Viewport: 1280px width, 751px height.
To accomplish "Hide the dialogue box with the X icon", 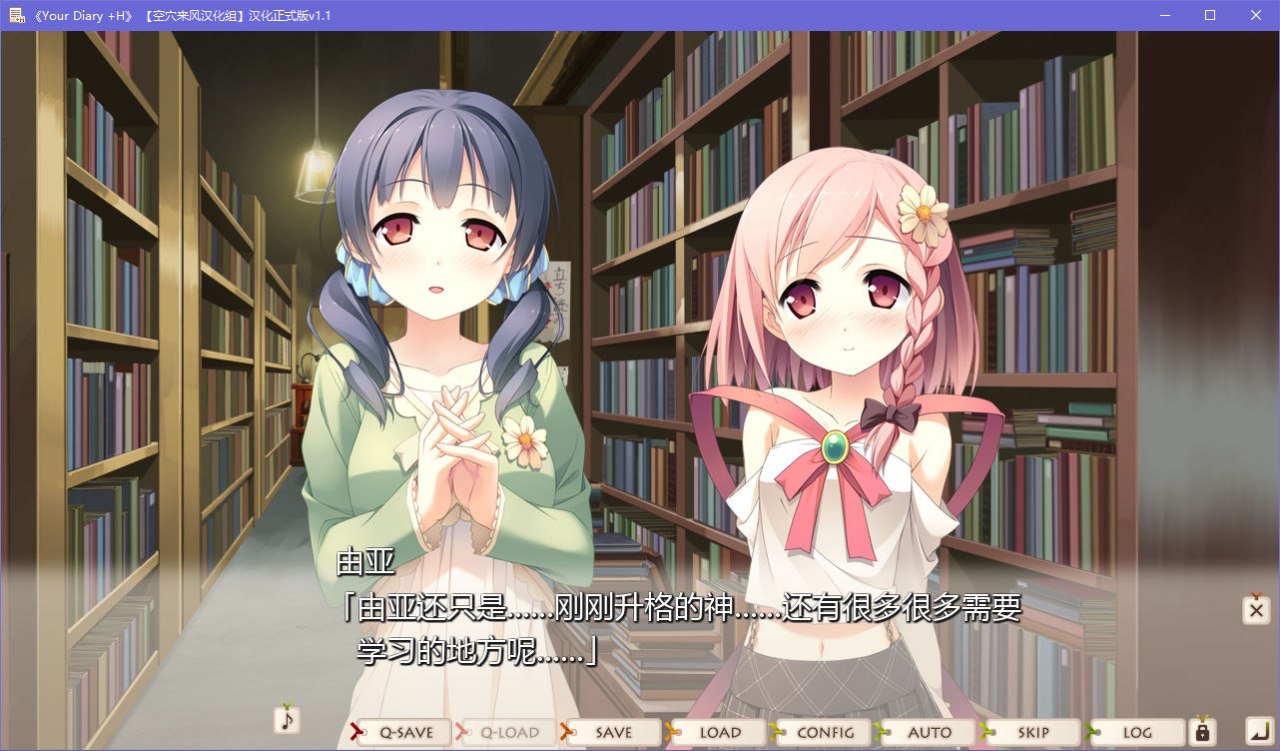I will click(x=1255, y=609).
